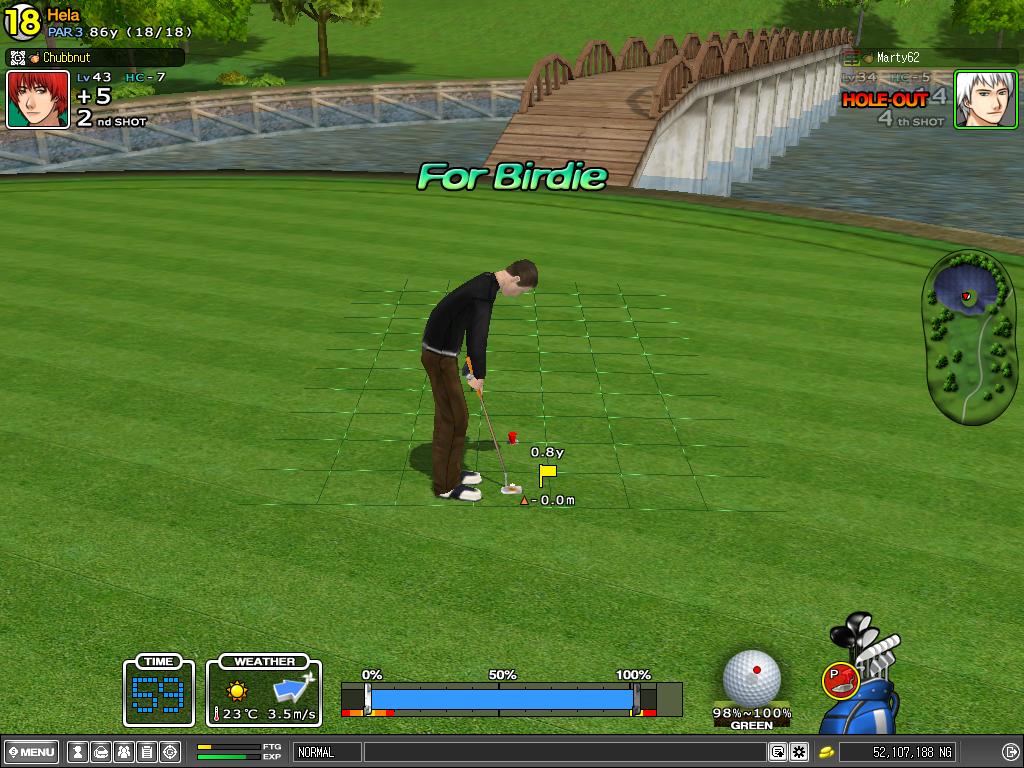Image resolution: width=1024 pixels, height=768 pixels.
Task: Set the impact point on the golf ball
Action: (752, 676)
